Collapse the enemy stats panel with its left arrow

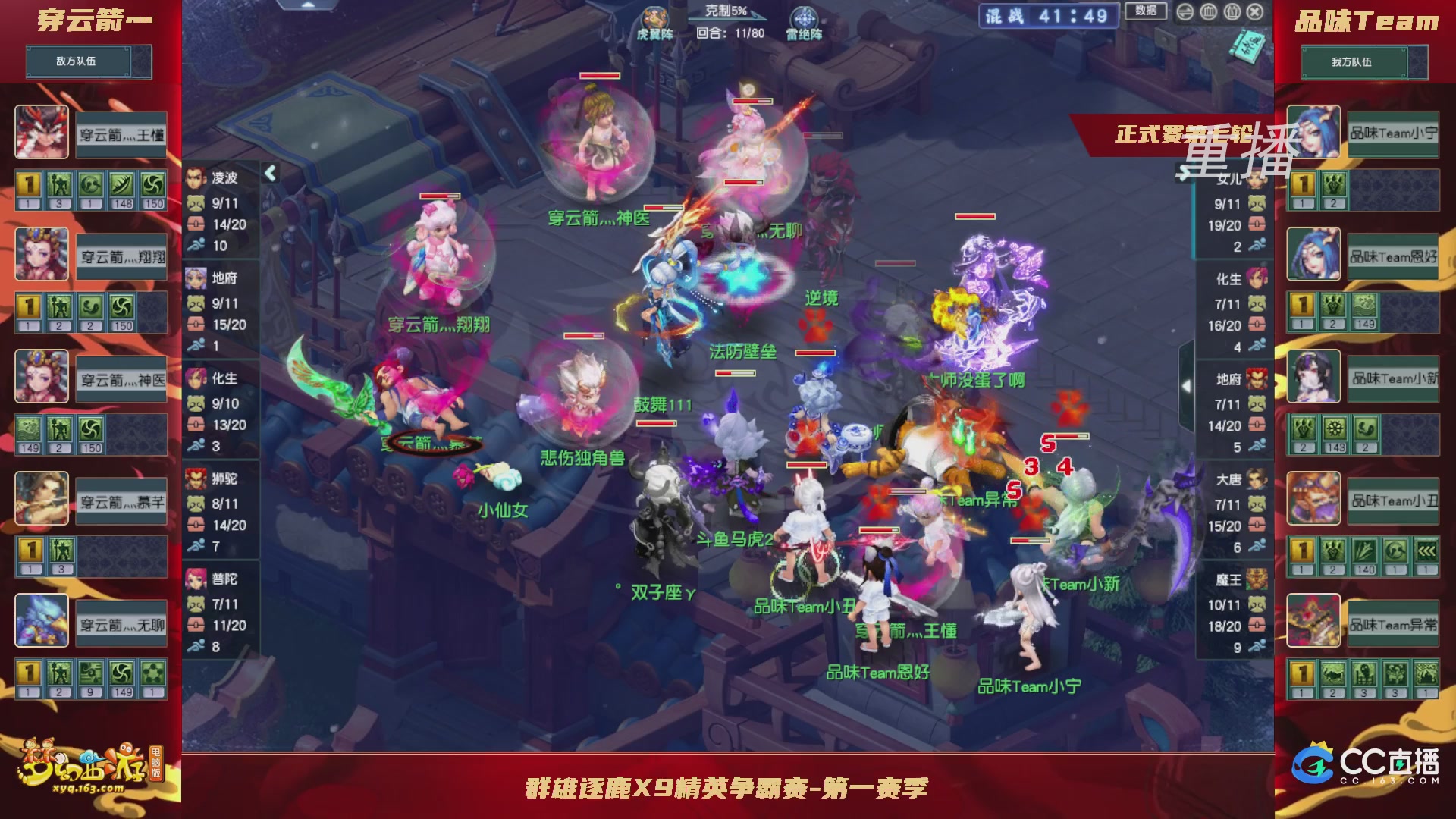(x=269, y=173)
